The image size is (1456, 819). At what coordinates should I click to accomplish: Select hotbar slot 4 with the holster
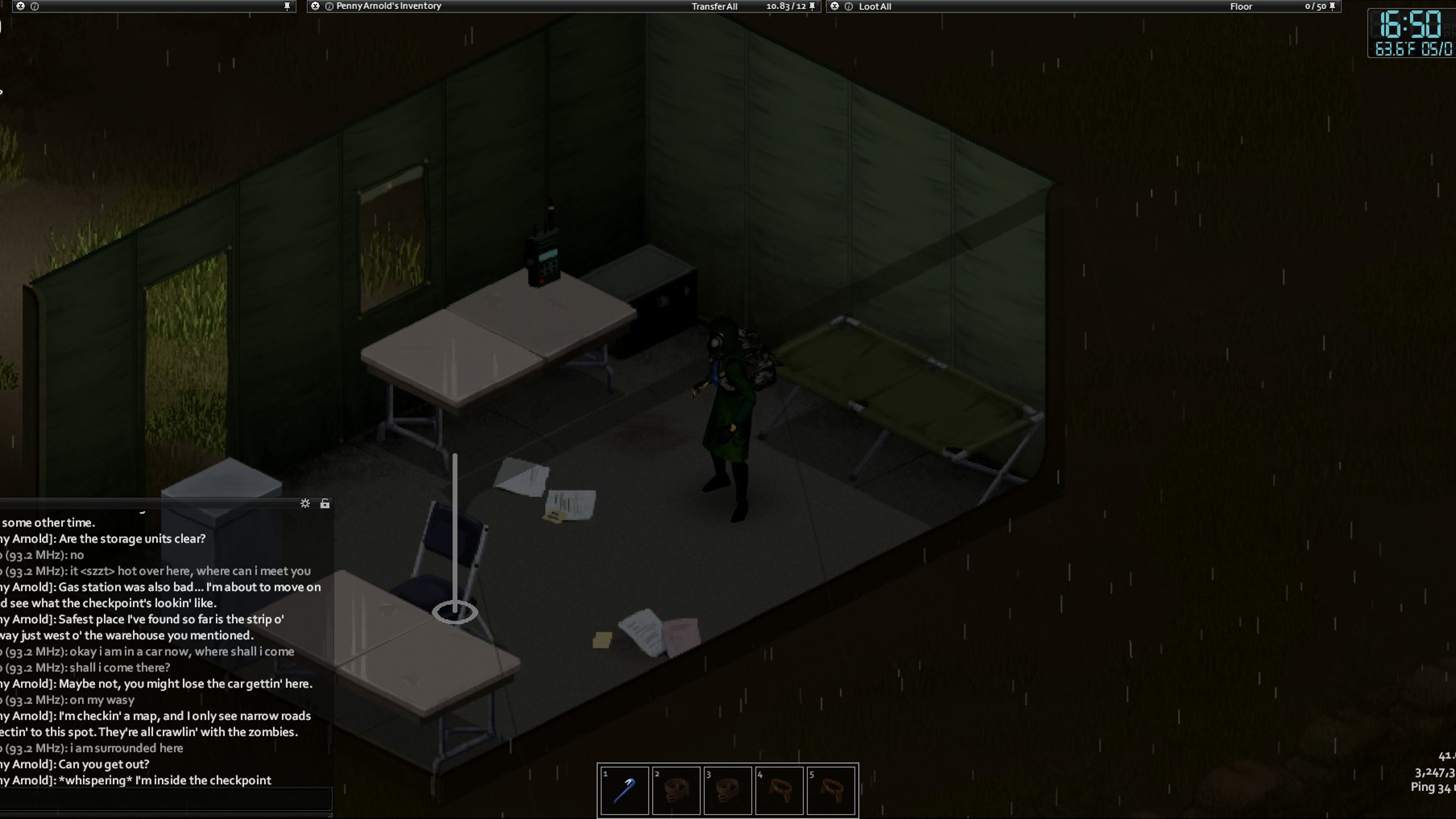[x=779, y=790]
